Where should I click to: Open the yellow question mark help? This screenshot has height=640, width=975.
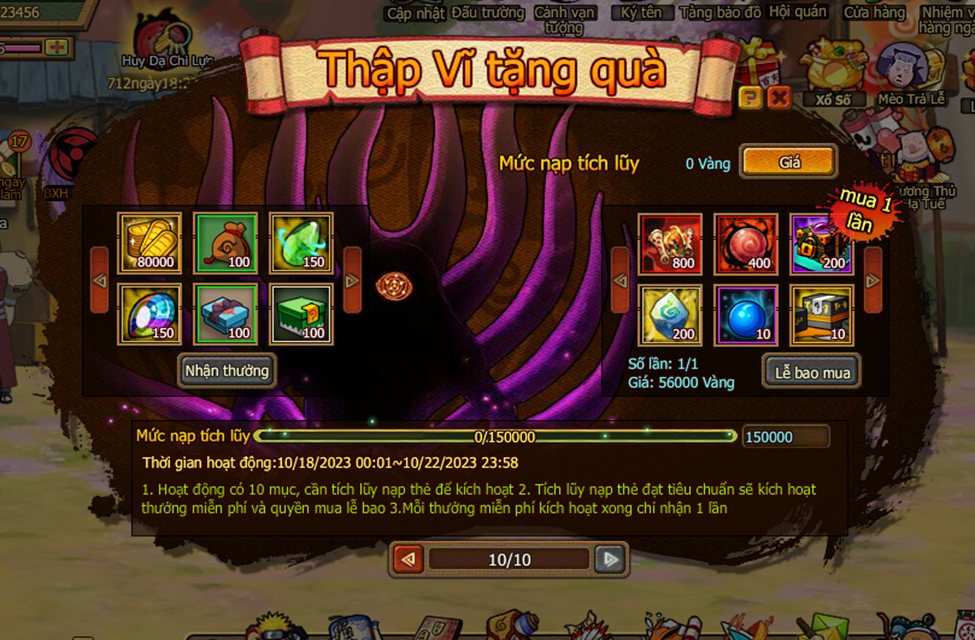750,97
